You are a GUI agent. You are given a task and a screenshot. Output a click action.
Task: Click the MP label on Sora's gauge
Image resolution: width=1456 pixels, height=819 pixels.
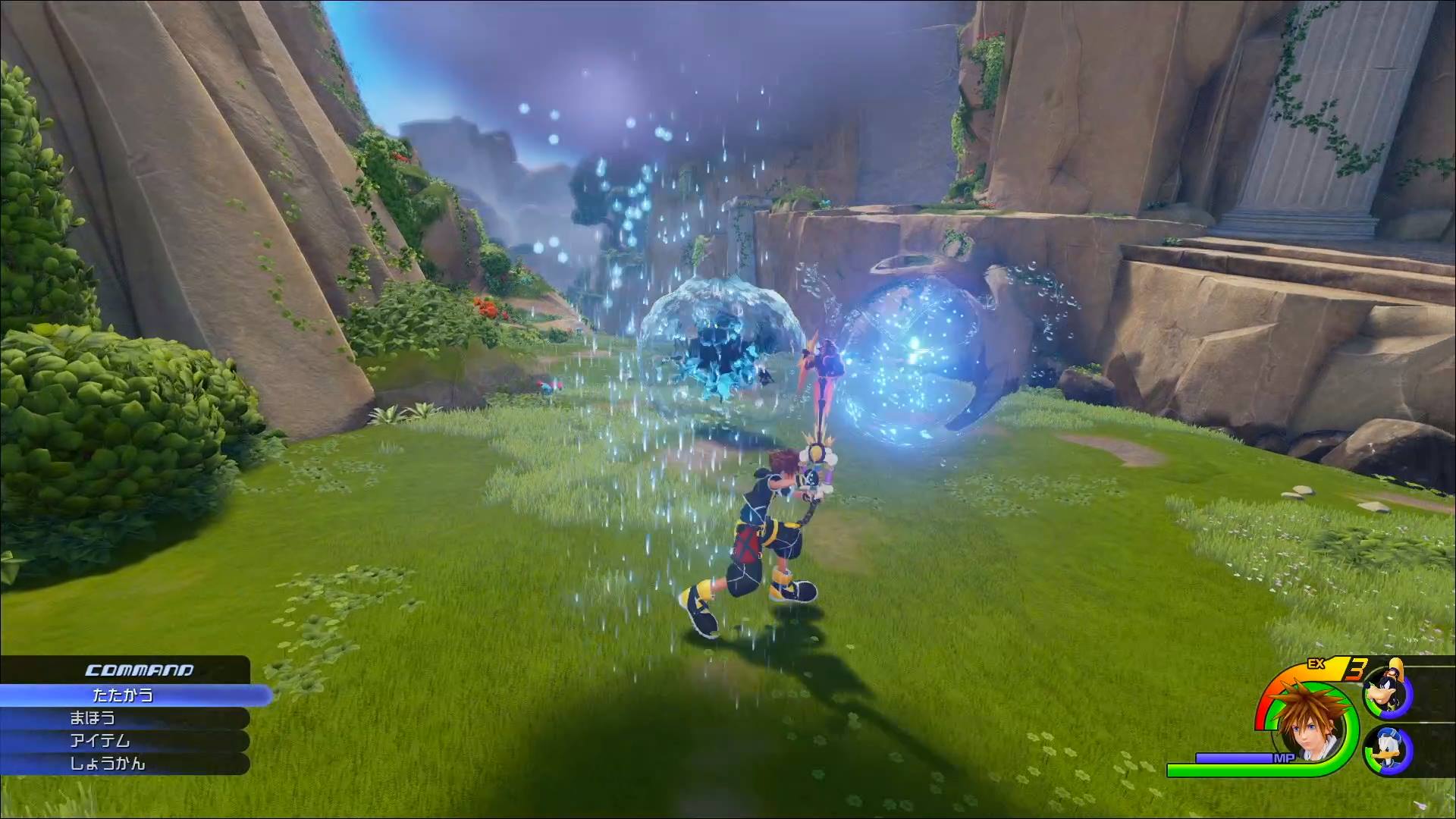[x=1283, y=757]
